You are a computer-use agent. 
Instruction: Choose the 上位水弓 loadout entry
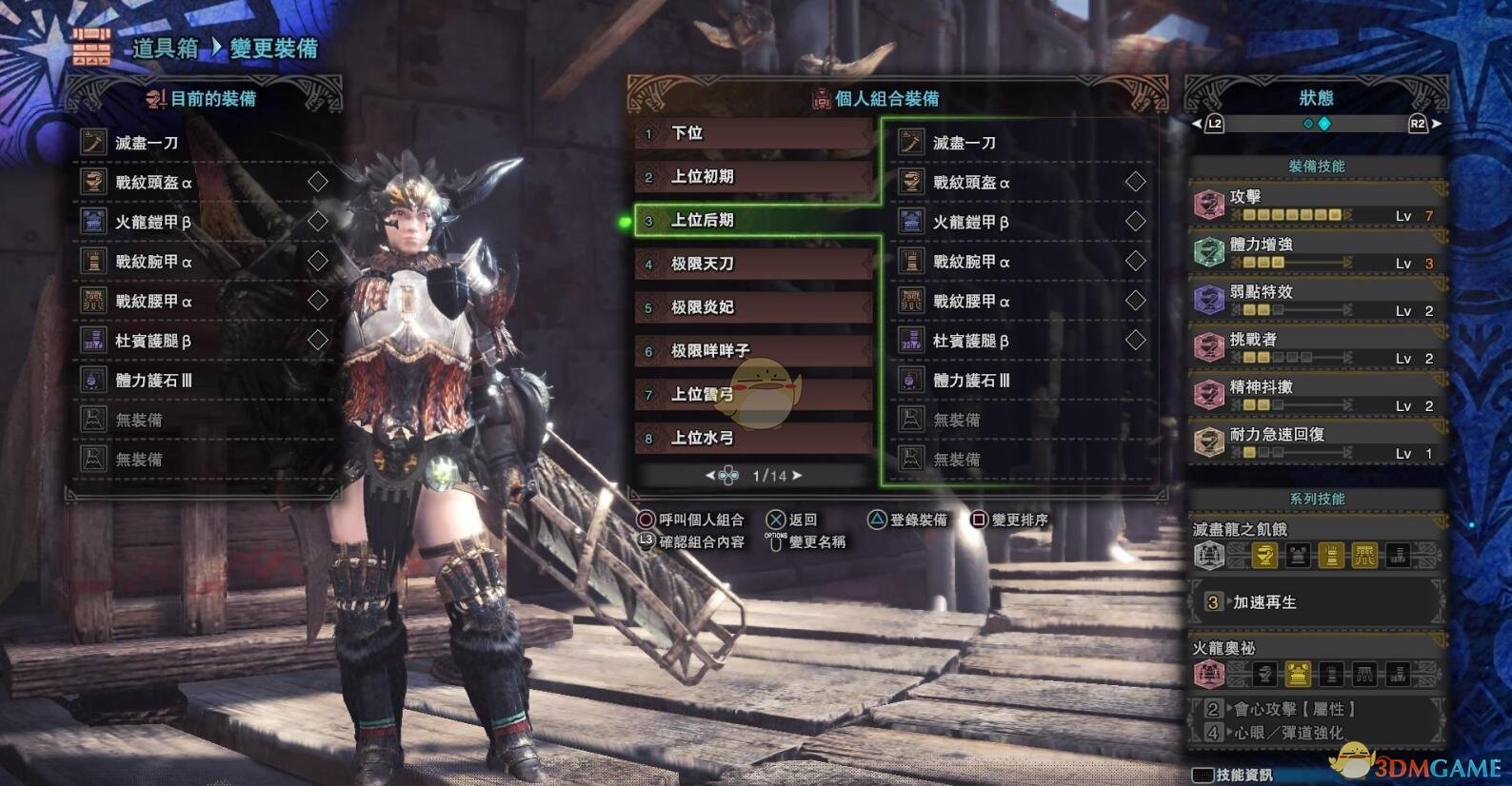point(752,438)
